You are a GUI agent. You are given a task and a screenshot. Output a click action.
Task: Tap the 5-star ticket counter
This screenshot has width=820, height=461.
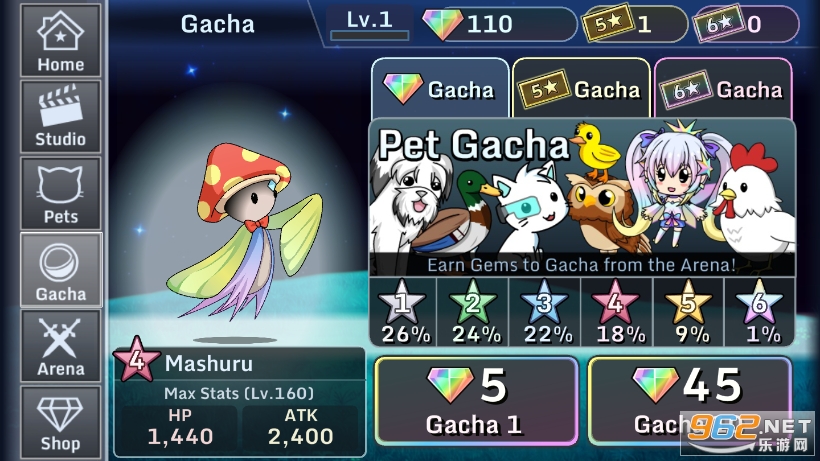635,24
